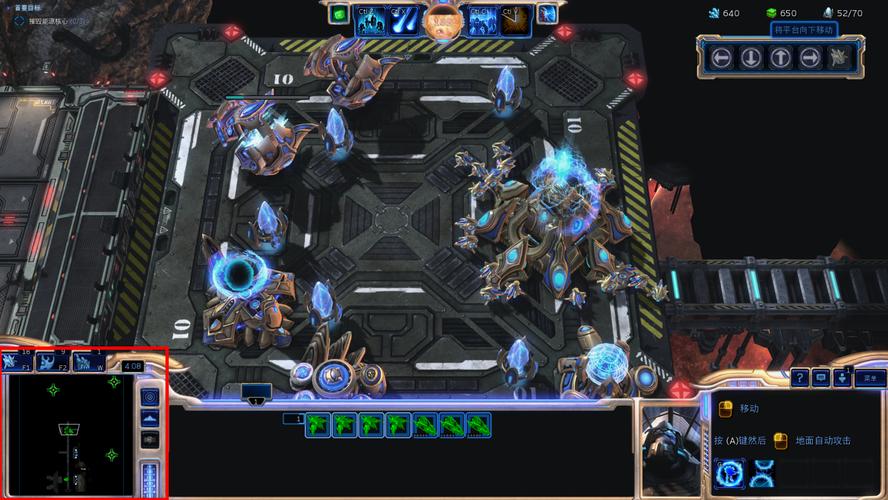Screen dimensions: 888x500
Task: Select the first green unit wireframe
Action: (318, 425)
